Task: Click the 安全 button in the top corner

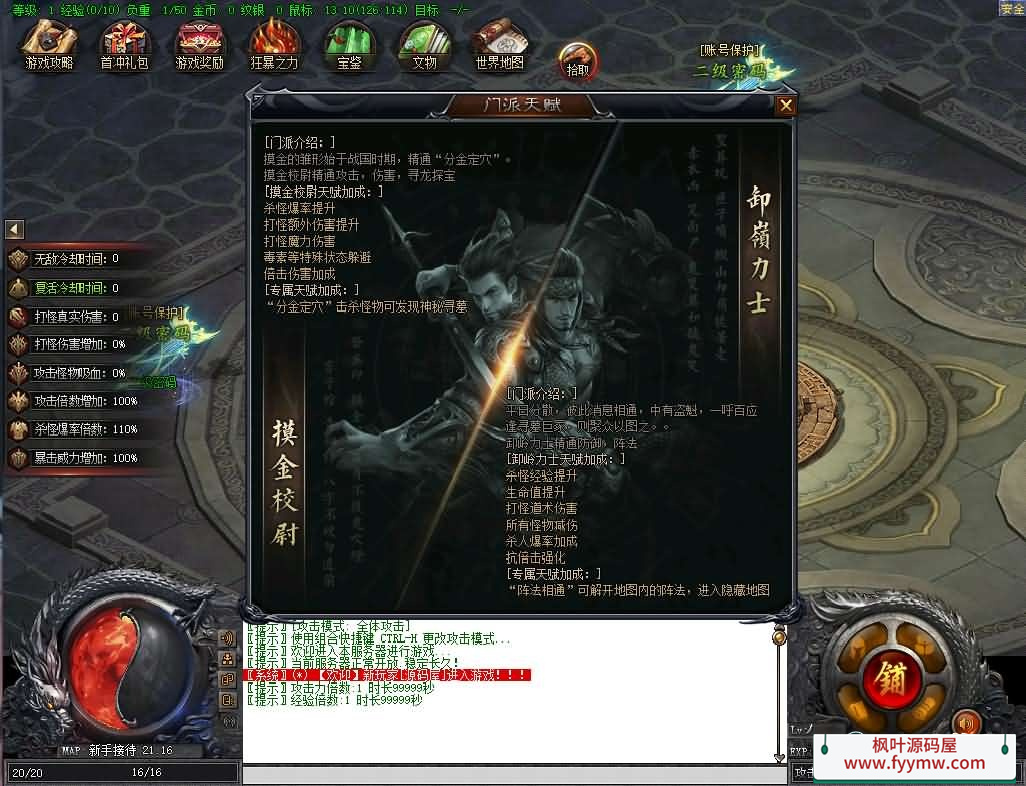Action: click(1012, 8)
